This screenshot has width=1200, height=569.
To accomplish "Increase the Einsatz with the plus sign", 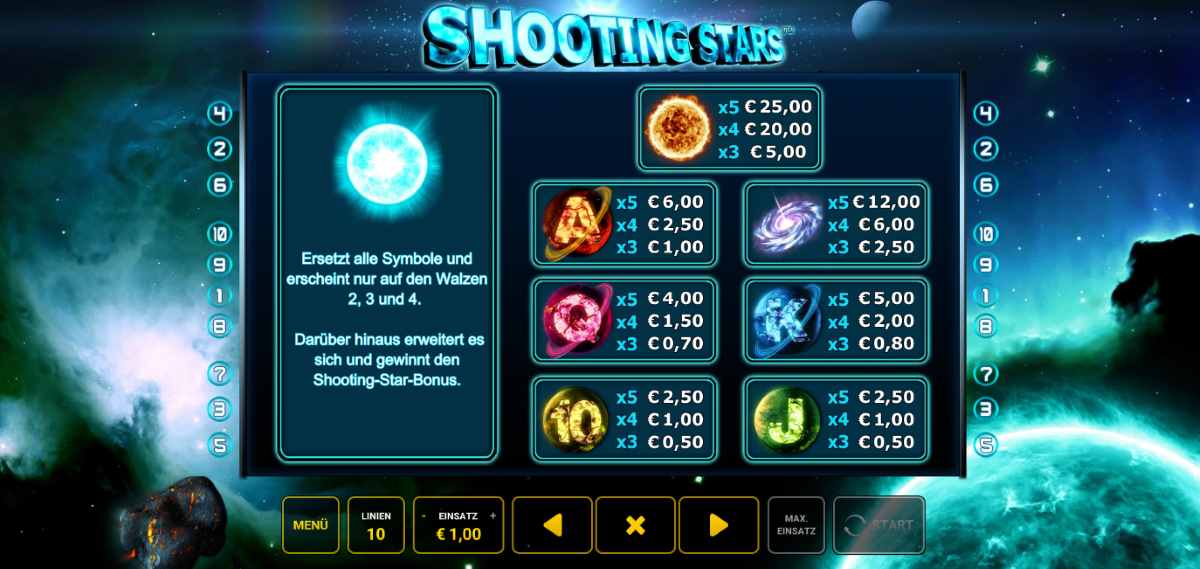I will click(493, 516).
